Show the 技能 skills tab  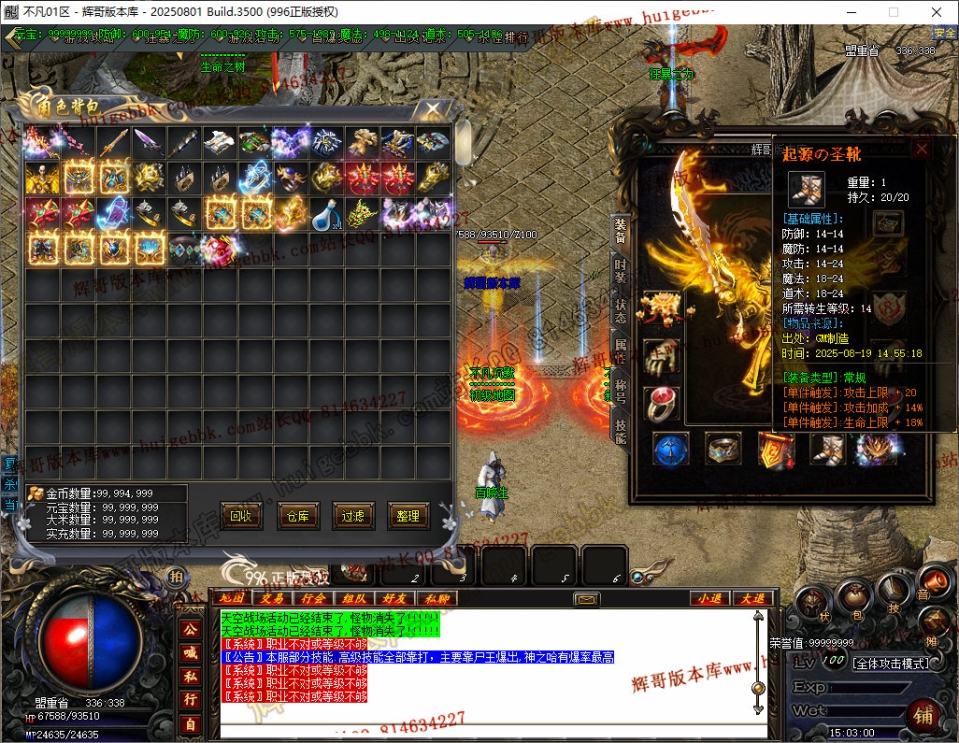[620, 431]
